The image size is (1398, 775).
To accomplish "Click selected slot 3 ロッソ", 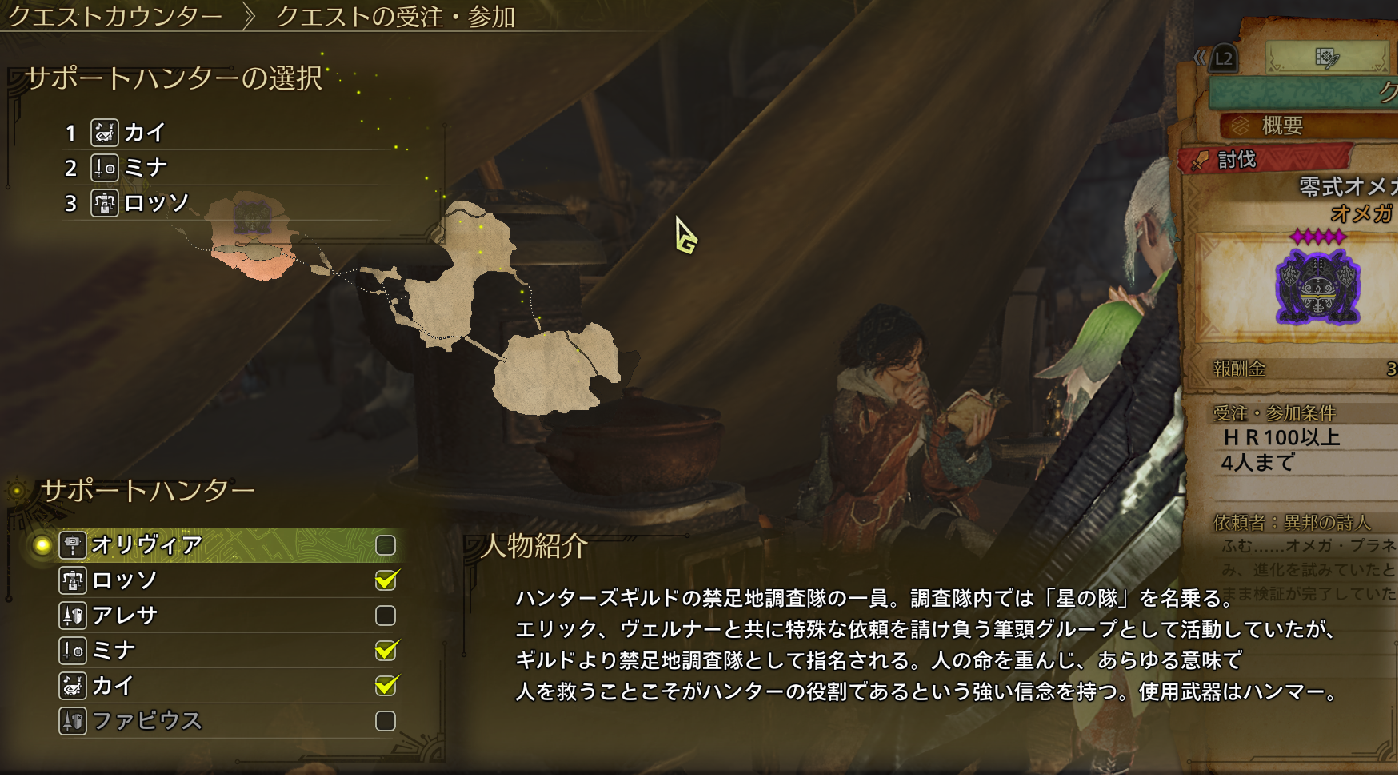I will click(x=156, y=203).
